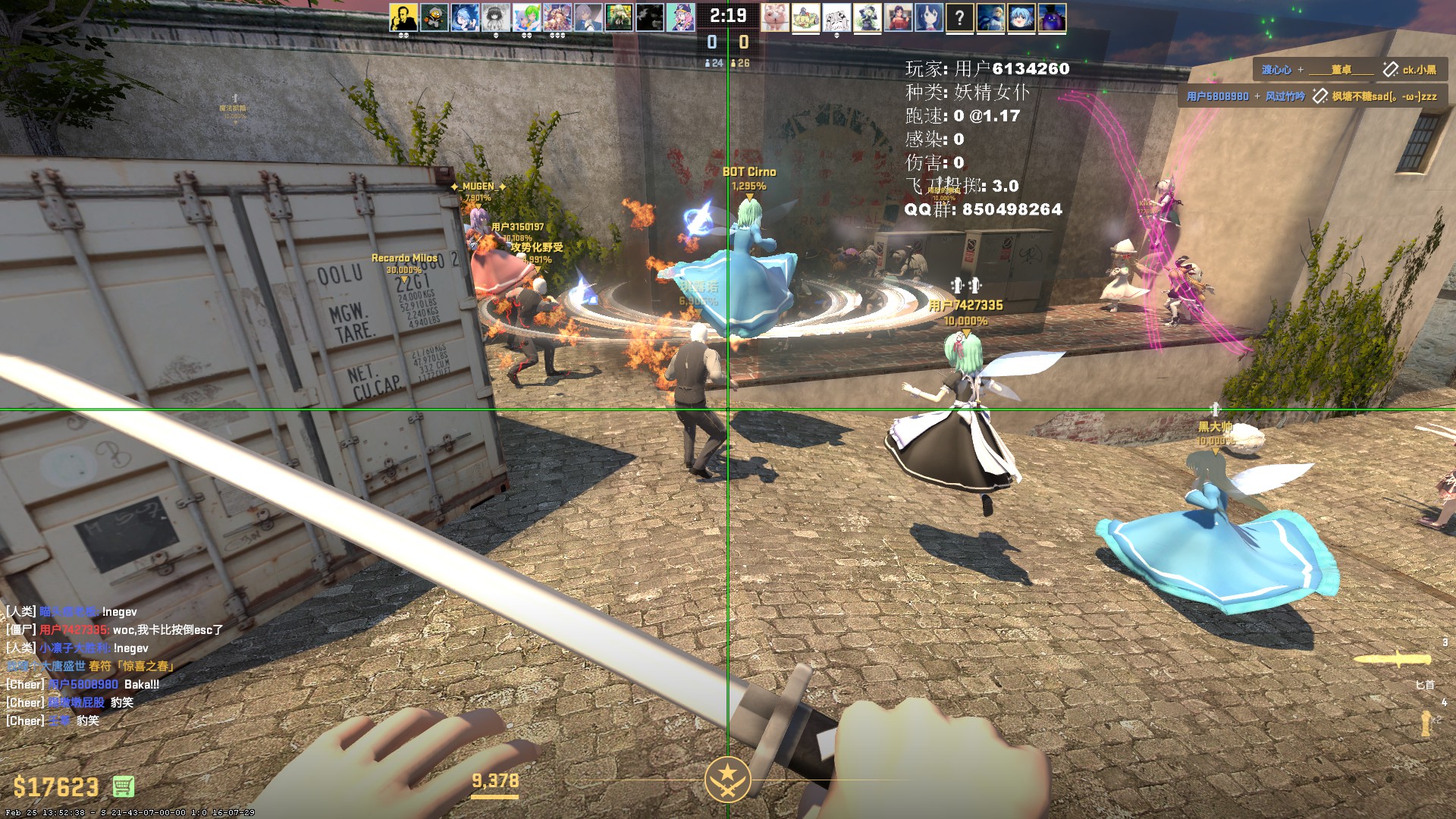Select the grayscale sketch girl avatar
The image size is (1456, 819).
[496, 17]
